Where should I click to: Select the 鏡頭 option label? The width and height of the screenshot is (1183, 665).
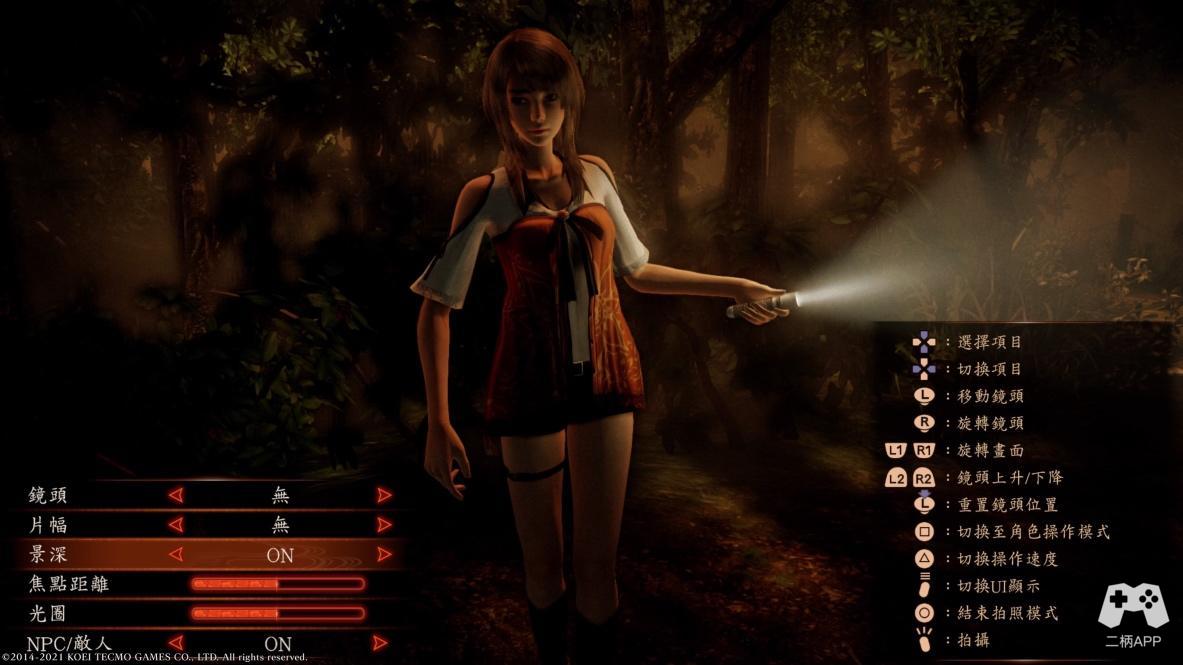[x=49, y=495]
